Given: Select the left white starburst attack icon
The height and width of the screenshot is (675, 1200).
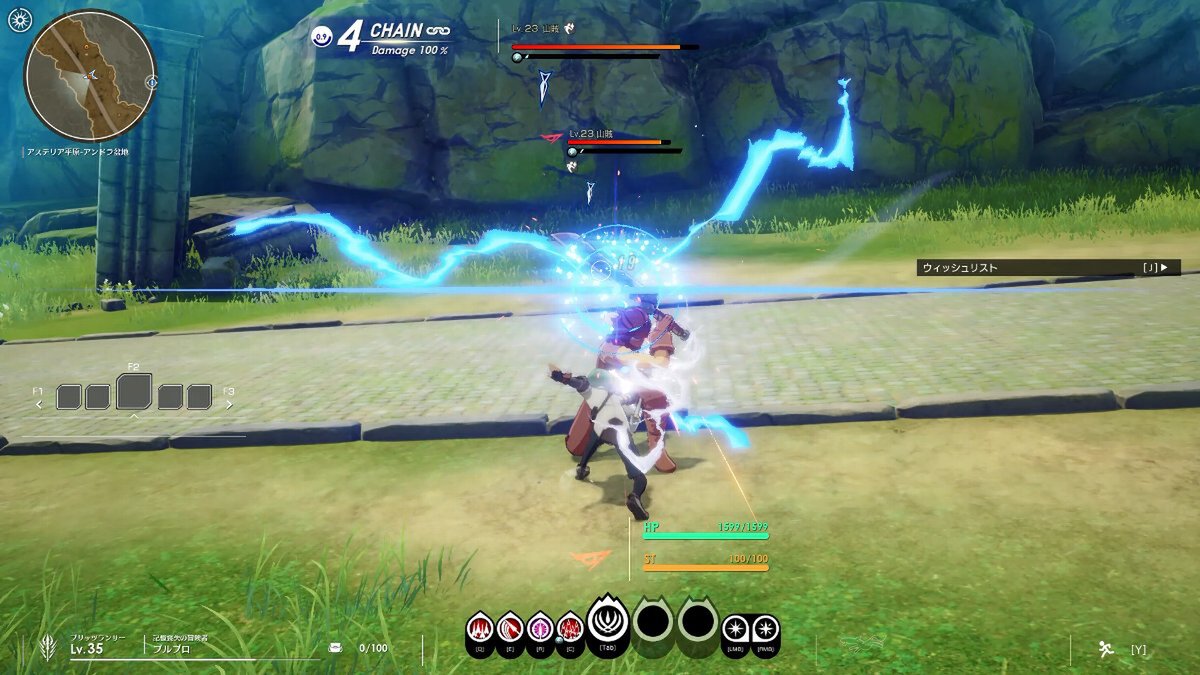Looking at the screenshot, I should pos(735,630).
